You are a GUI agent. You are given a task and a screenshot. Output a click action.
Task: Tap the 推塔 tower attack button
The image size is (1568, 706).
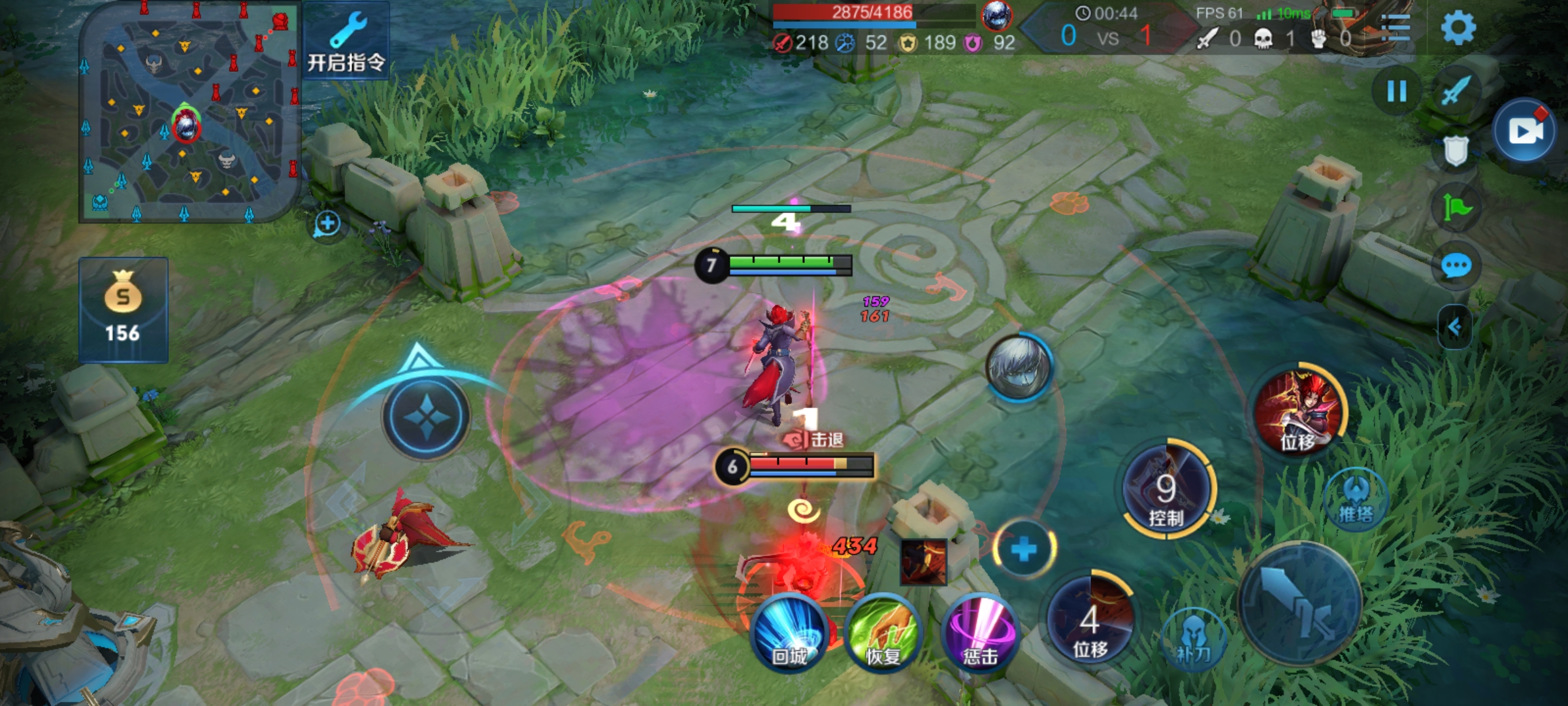(x=1356, y=500)
